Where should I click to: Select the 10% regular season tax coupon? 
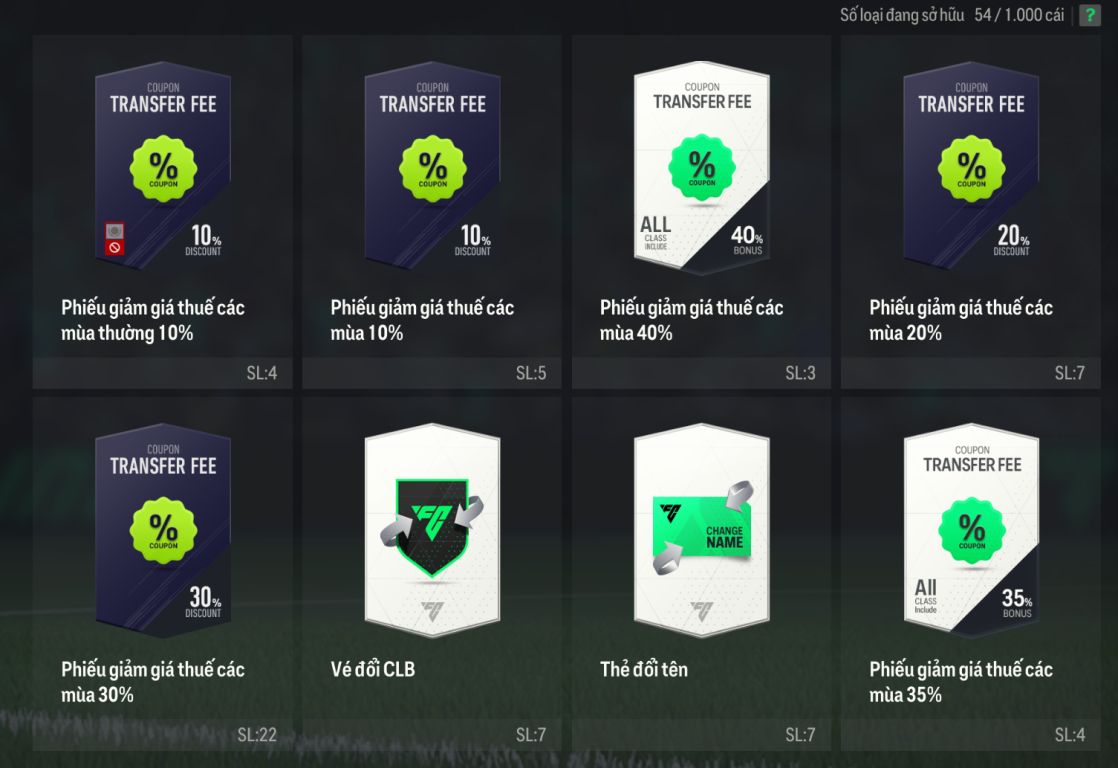point(163,170)
